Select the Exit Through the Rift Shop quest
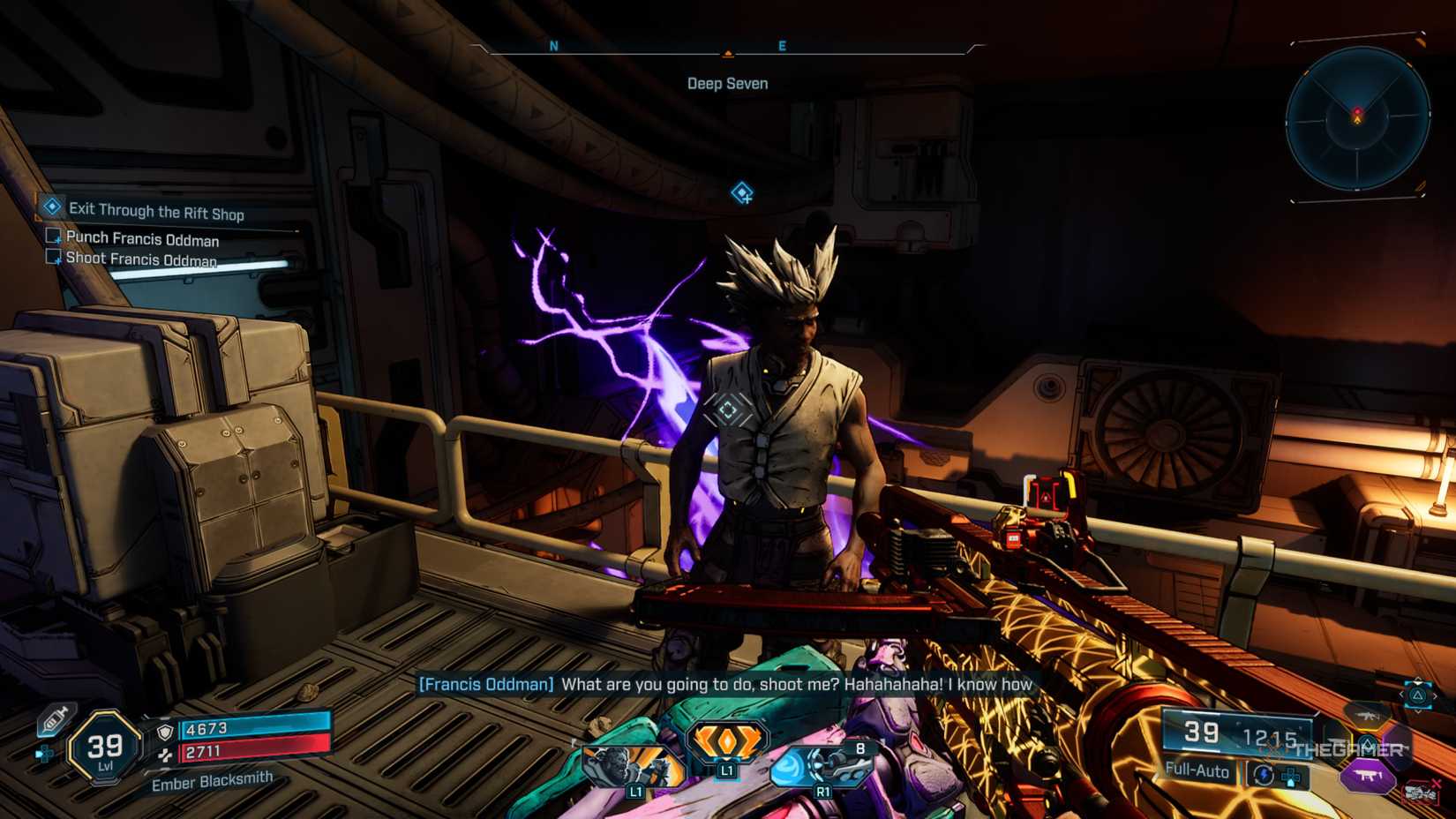The width and height of the screenshot is (1456, 819). pos(156,210)
